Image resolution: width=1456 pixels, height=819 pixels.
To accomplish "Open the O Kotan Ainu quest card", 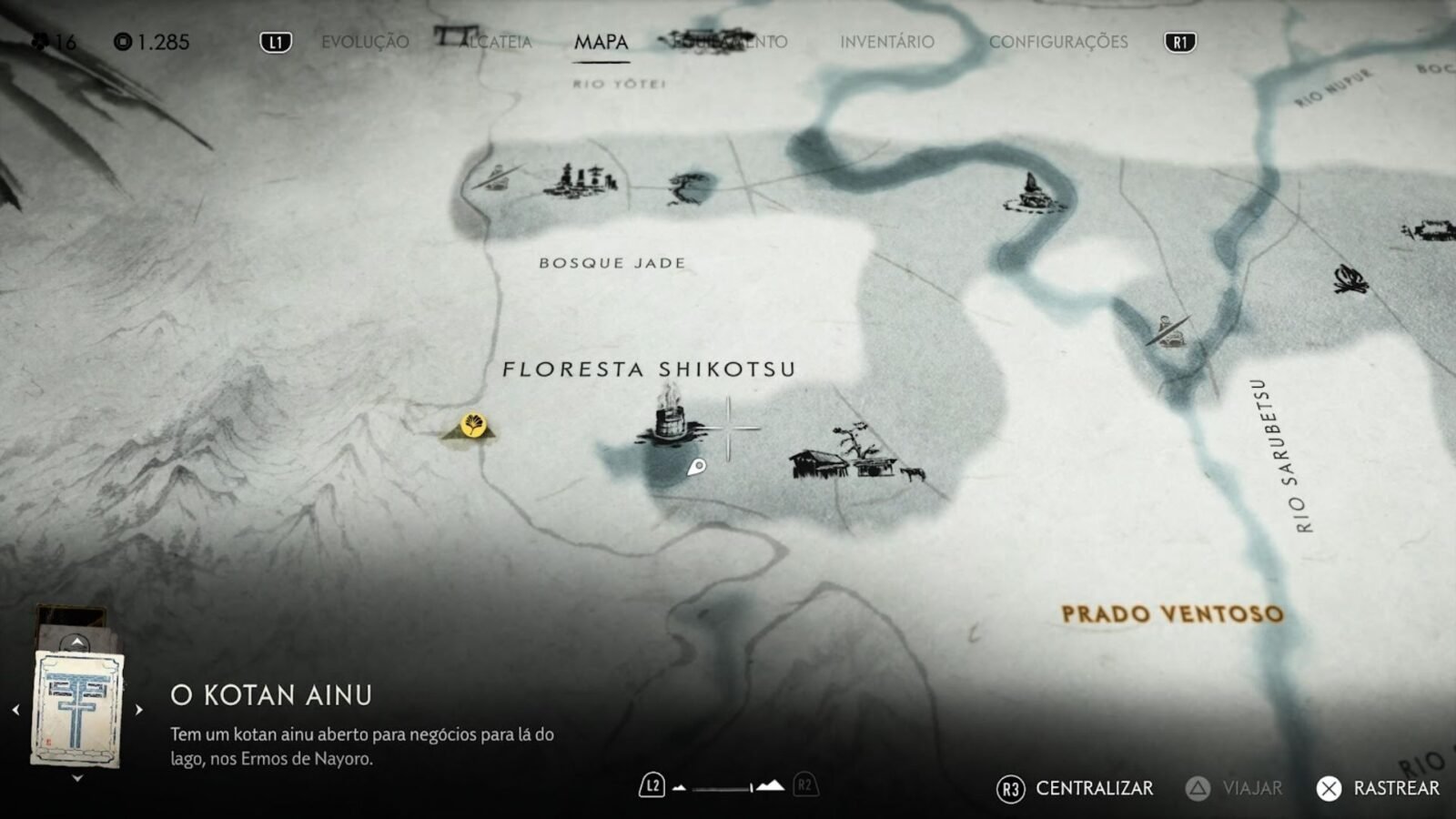I will tap(77, 708).
